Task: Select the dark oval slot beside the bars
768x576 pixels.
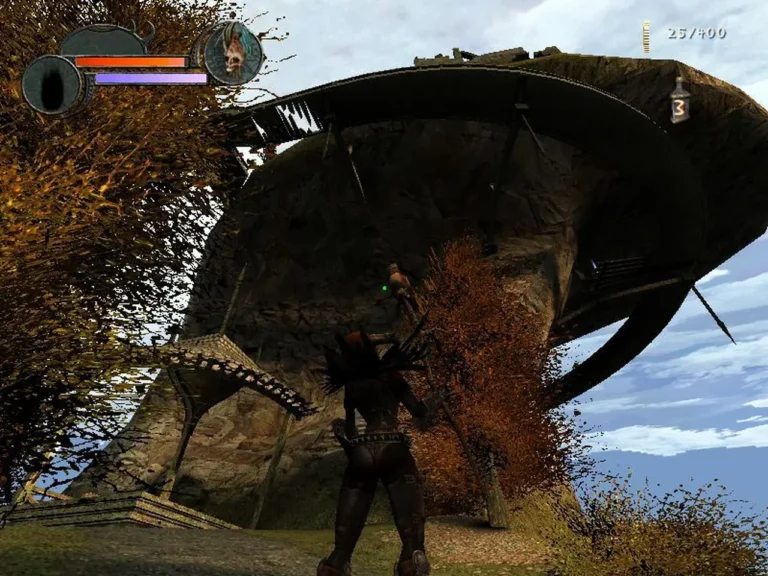Action: 51,84
